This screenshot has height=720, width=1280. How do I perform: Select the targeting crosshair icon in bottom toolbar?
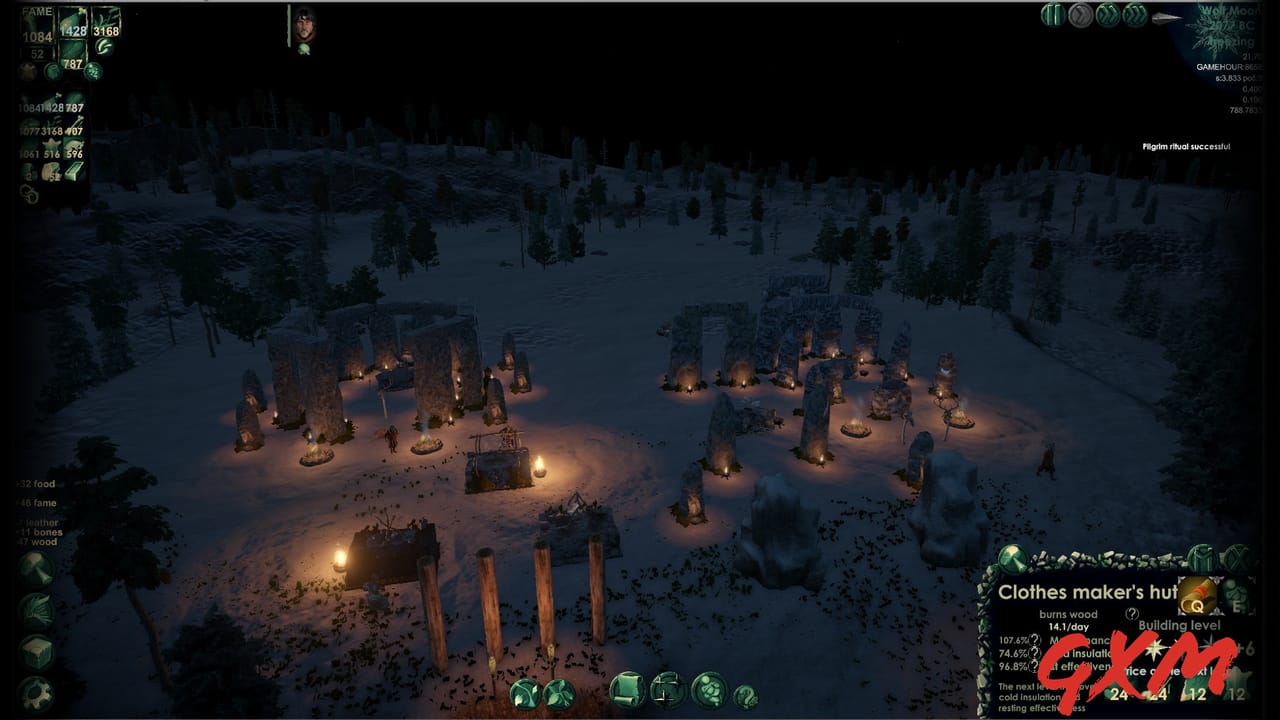pyautogui.click(x=667, y=690)
